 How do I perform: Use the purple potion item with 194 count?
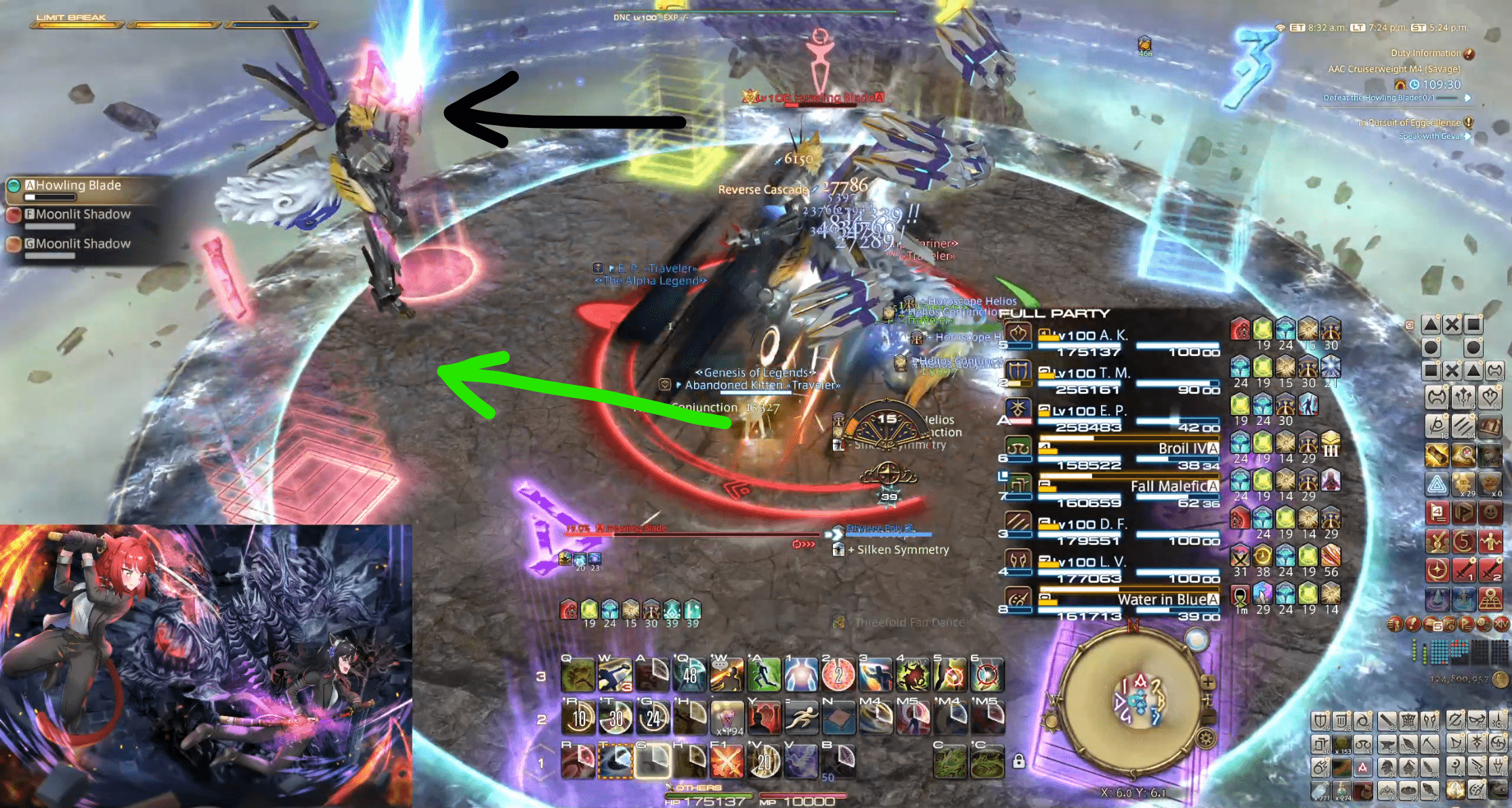tap(727, 717)
